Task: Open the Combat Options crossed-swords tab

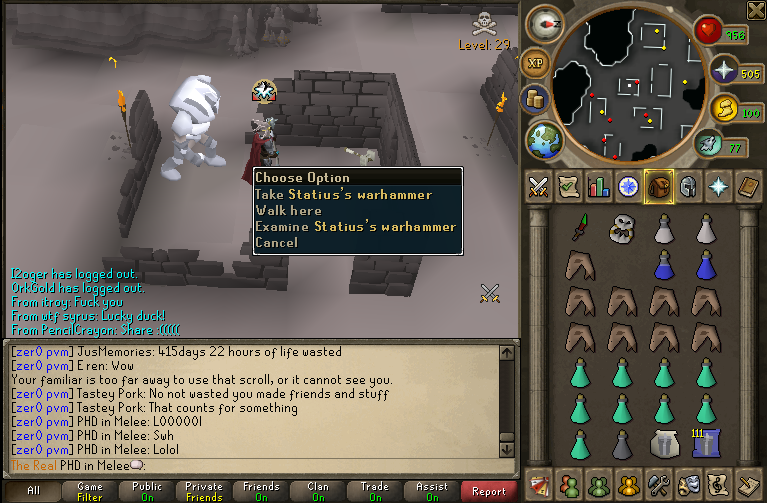Action: coord(539,187)
